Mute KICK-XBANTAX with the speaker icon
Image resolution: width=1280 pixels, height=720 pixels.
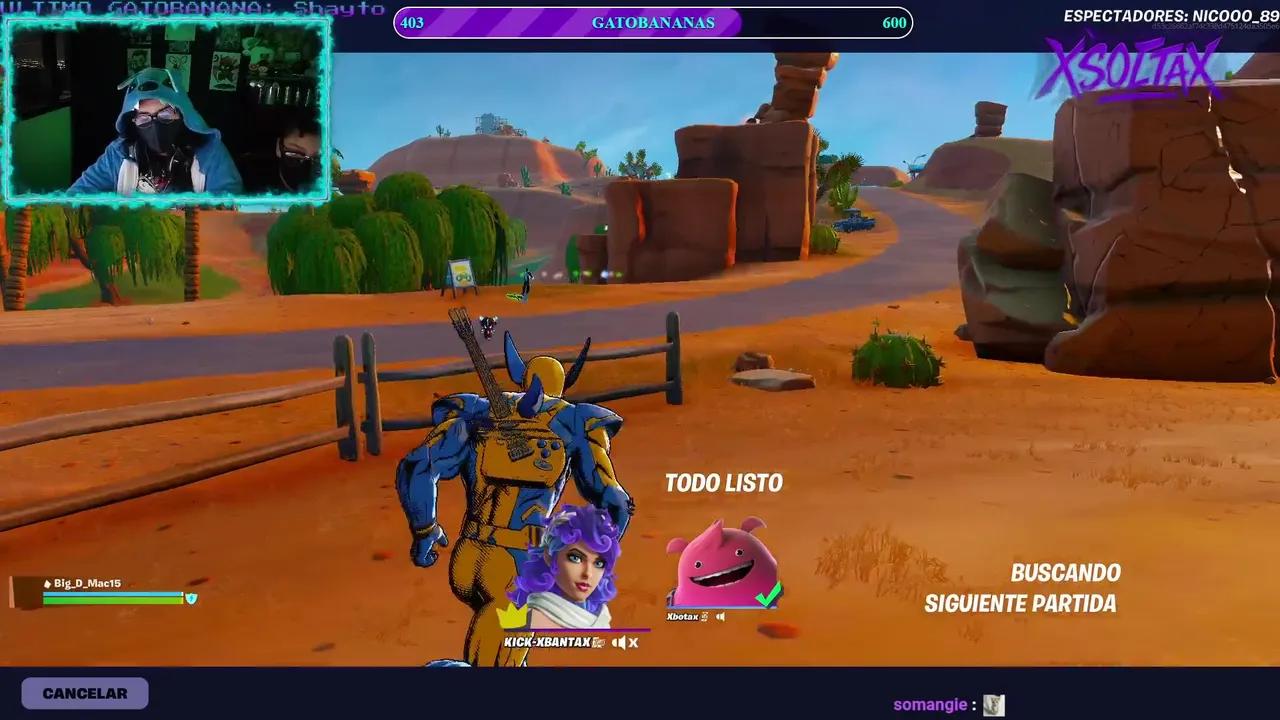click(x=620, y=643)
